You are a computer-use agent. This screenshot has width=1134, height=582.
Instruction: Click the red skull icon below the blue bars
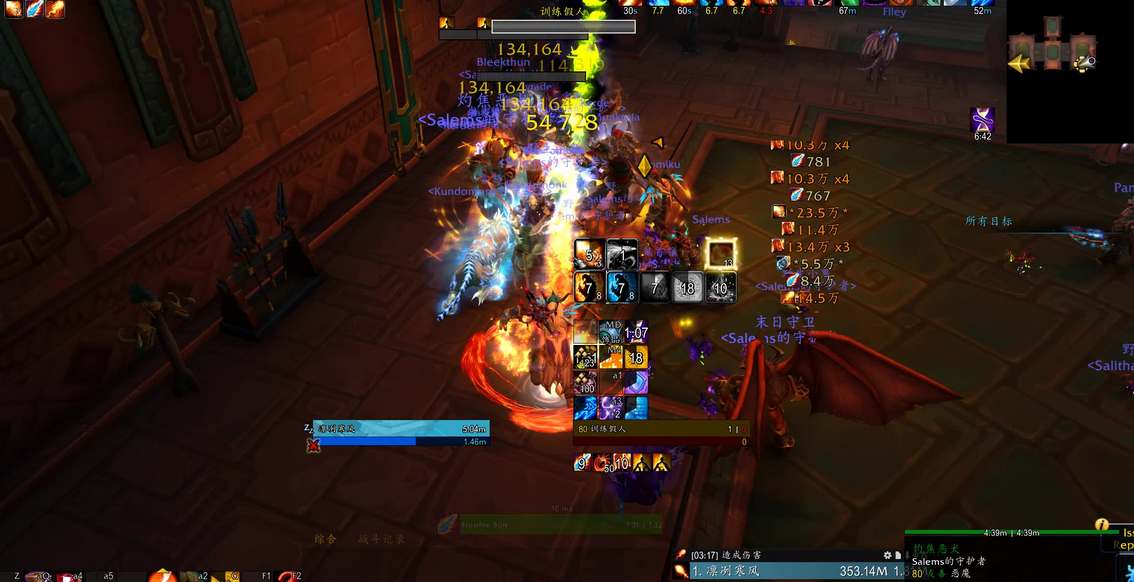(x=314, y=445)
